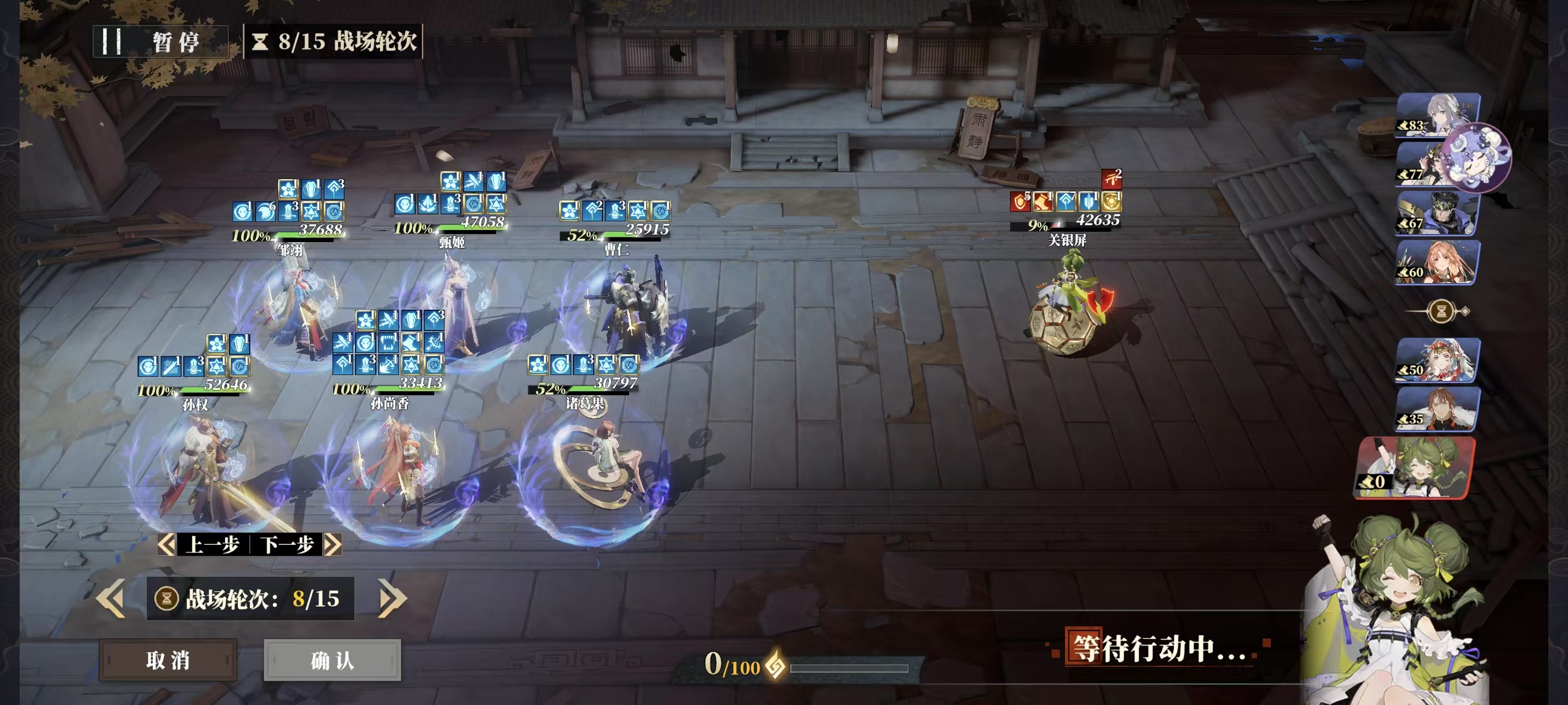Advance to next step 下一步
This screenshot has width=1568, height=705.
[x=296, y=544]
